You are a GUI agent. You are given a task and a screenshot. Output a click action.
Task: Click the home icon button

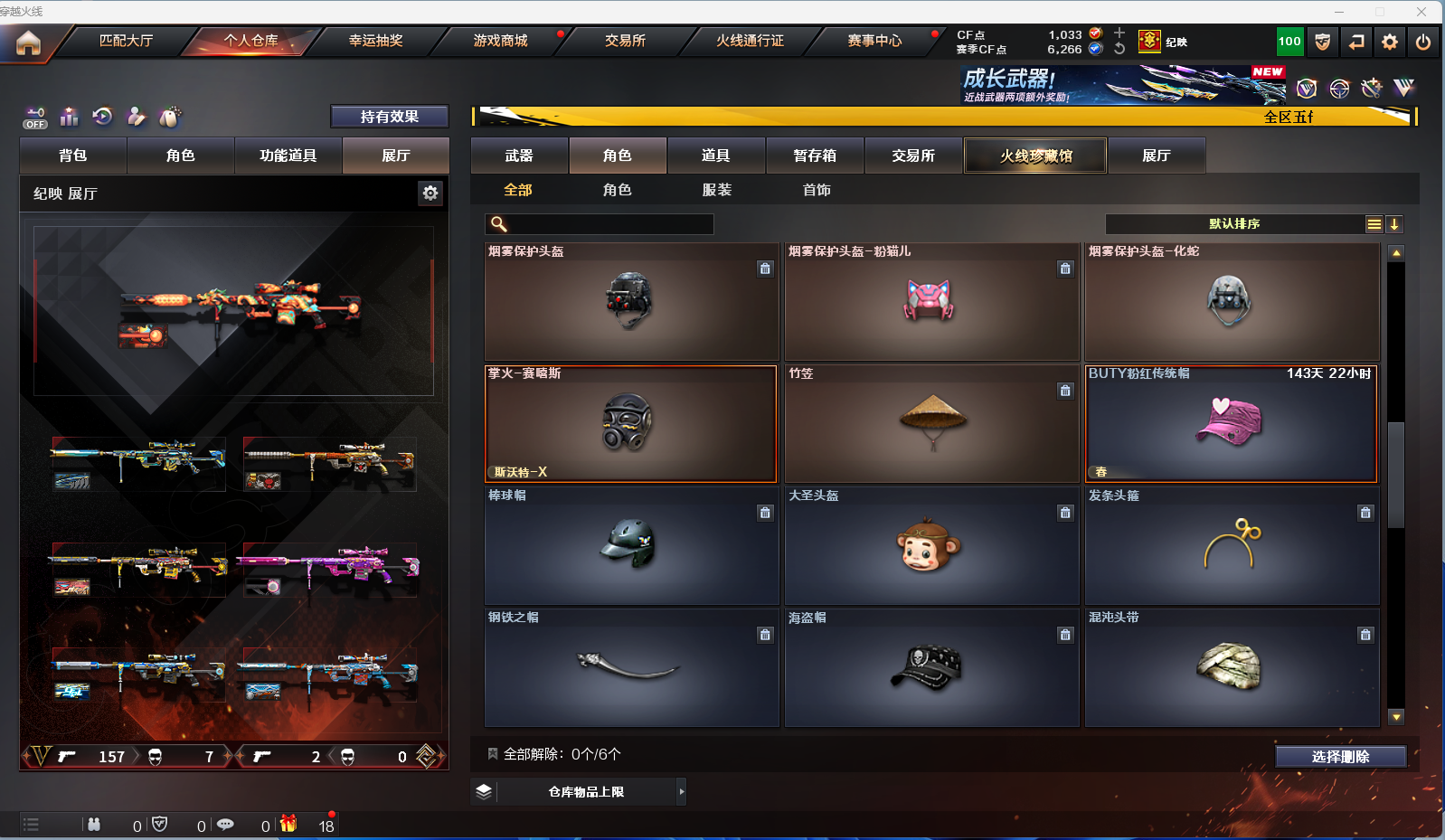[x=28, y=42]
